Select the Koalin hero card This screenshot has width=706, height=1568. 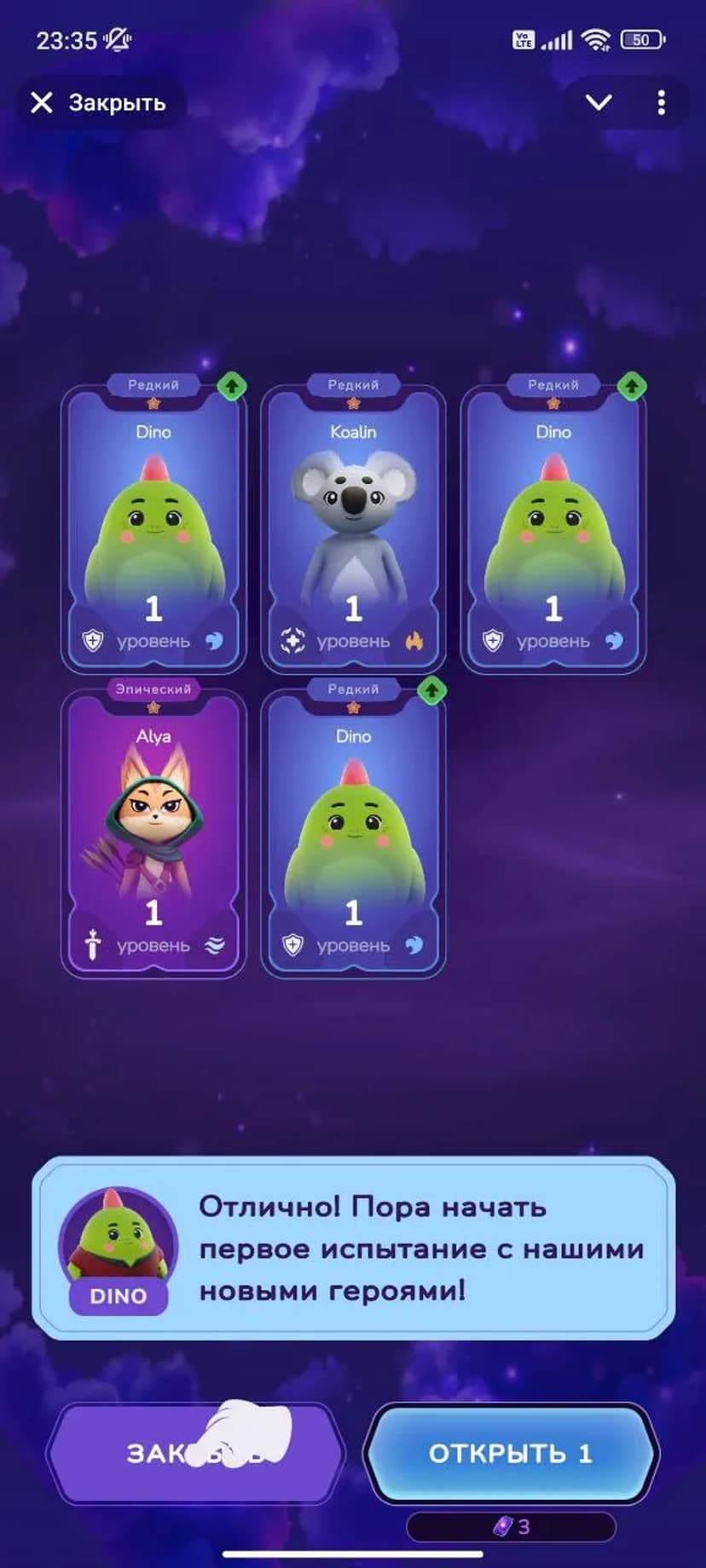coord(353,527)
